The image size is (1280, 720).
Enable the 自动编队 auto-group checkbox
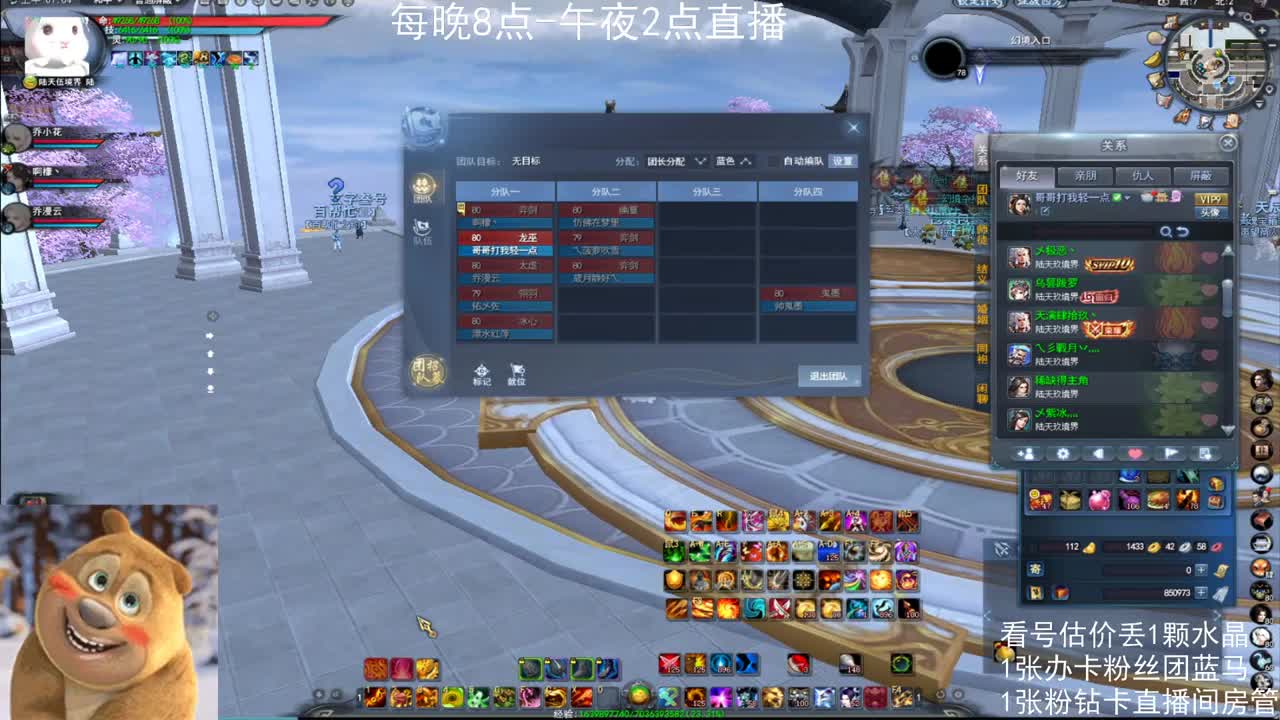772,162
